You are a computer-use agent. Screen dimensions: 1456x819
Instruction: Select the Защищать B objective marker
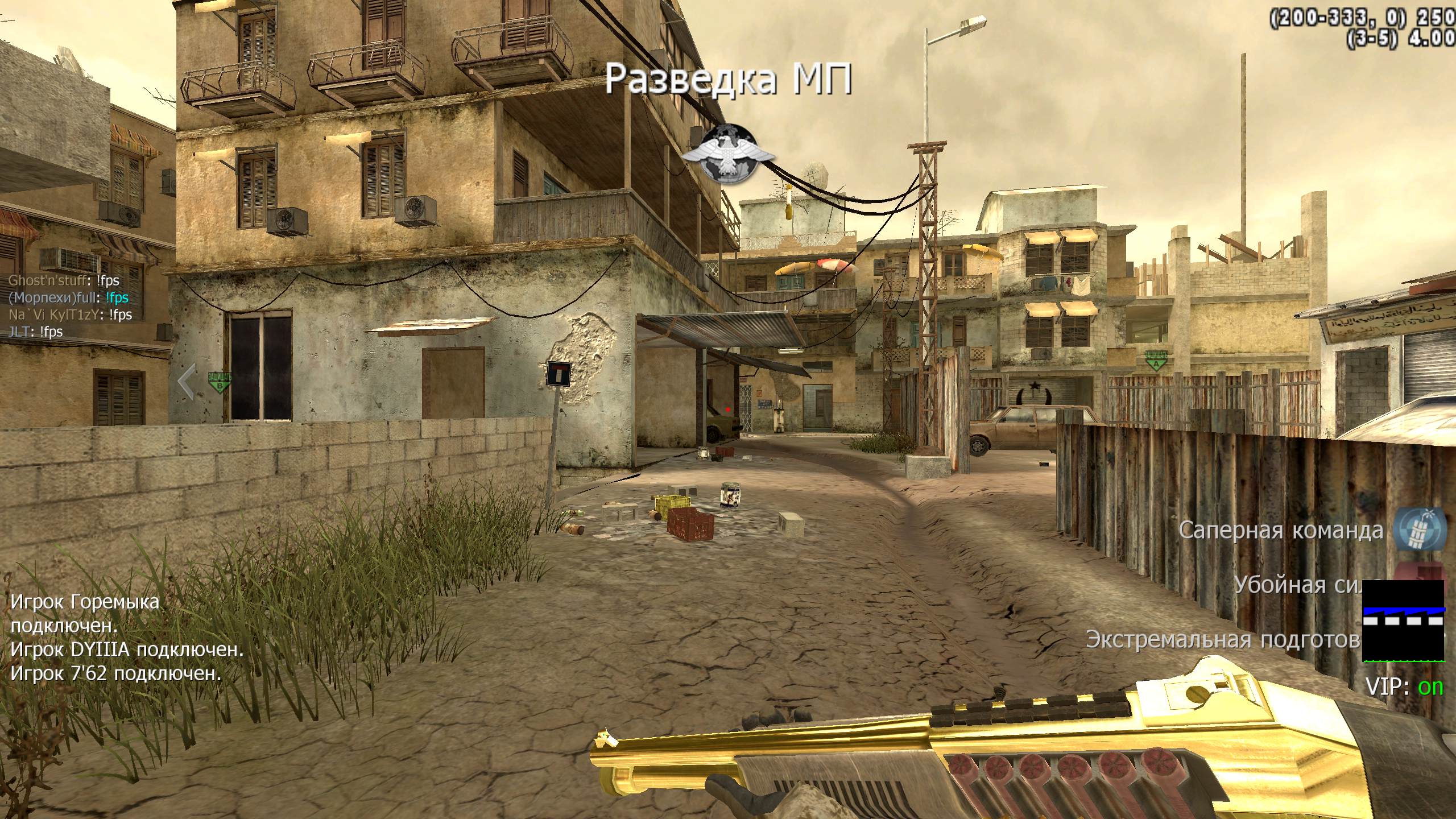tap(220, 381)
